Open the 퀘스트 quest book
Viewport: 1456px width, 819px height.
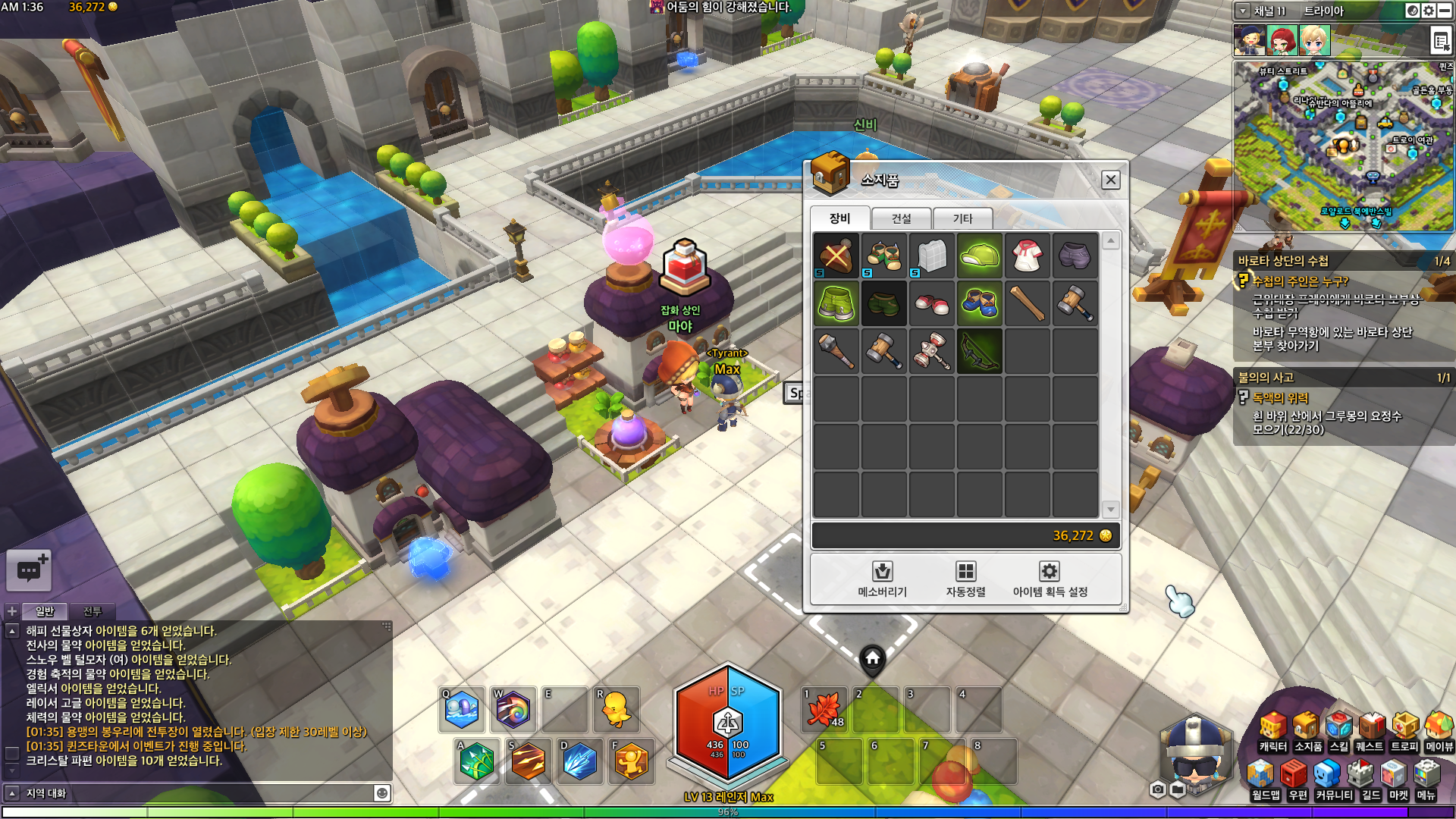pos(1370,733)
